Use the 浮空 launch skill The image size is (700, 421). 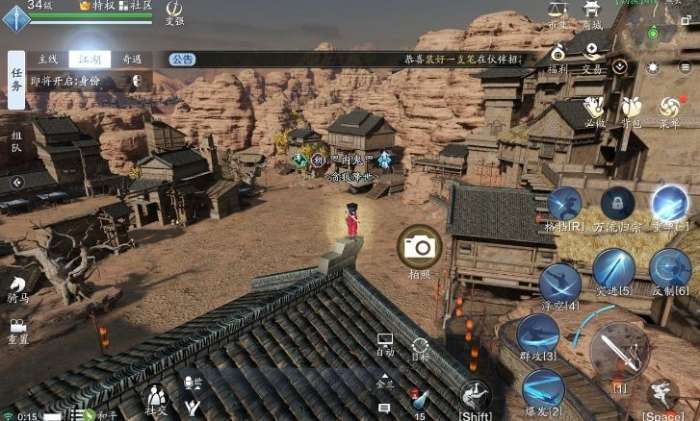pos(559,281)
